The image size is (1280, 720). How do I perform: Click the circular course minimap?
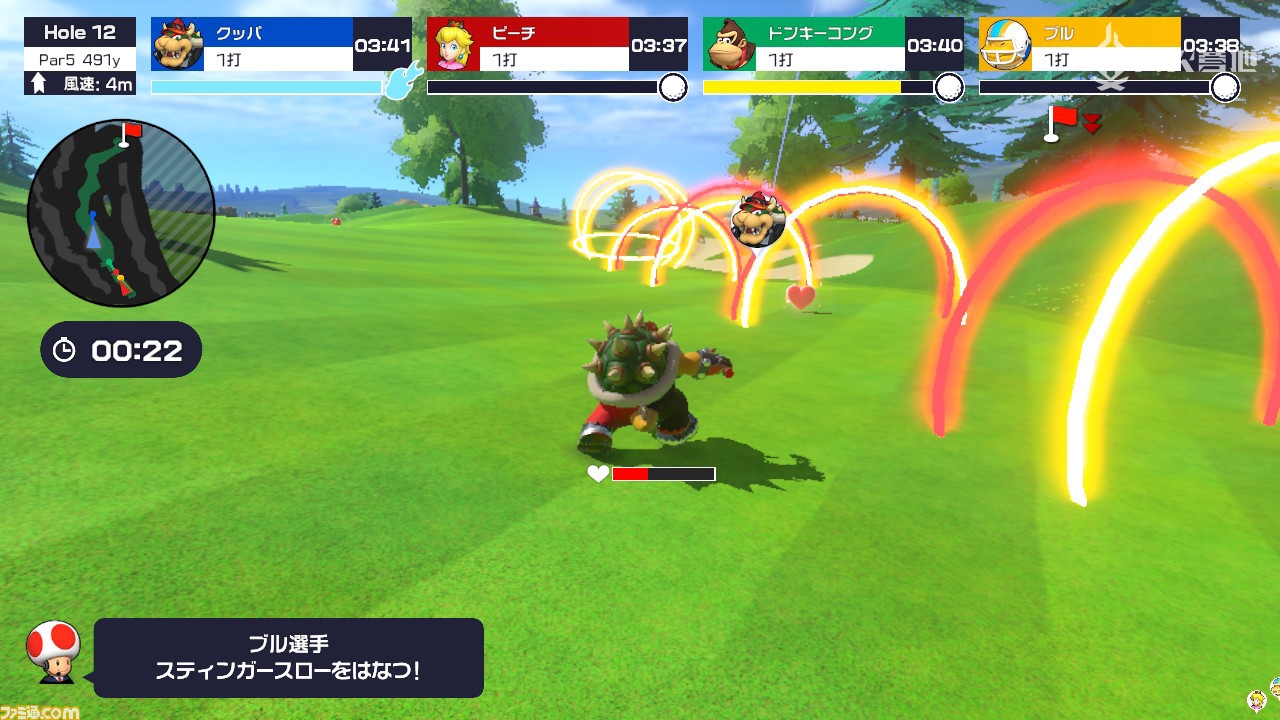121,211
